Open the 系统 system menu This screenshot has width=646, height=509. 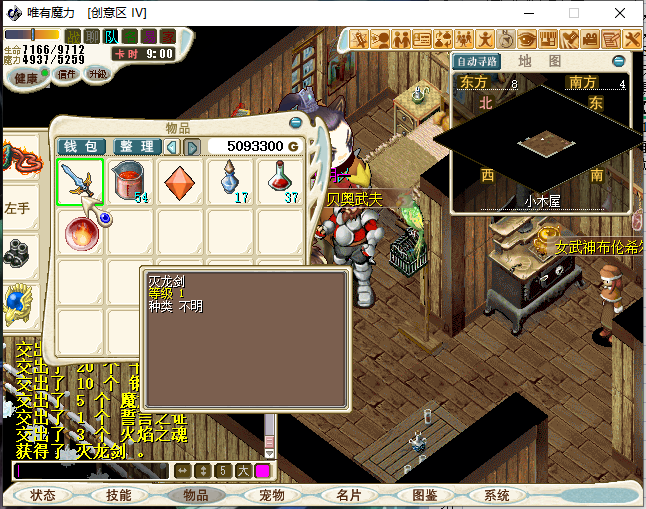(497, 495)
